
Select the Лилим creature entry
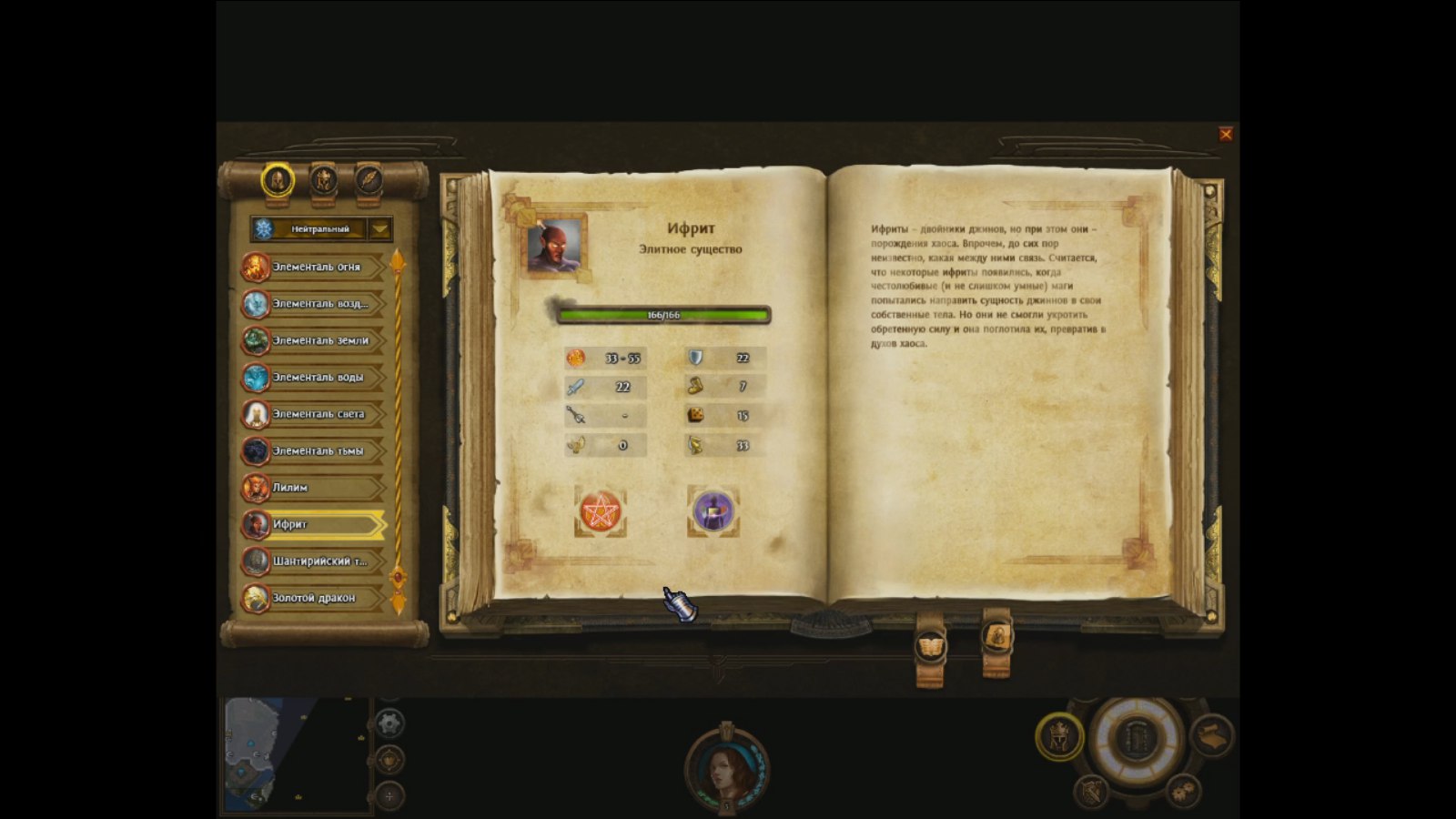pos(315,488)
